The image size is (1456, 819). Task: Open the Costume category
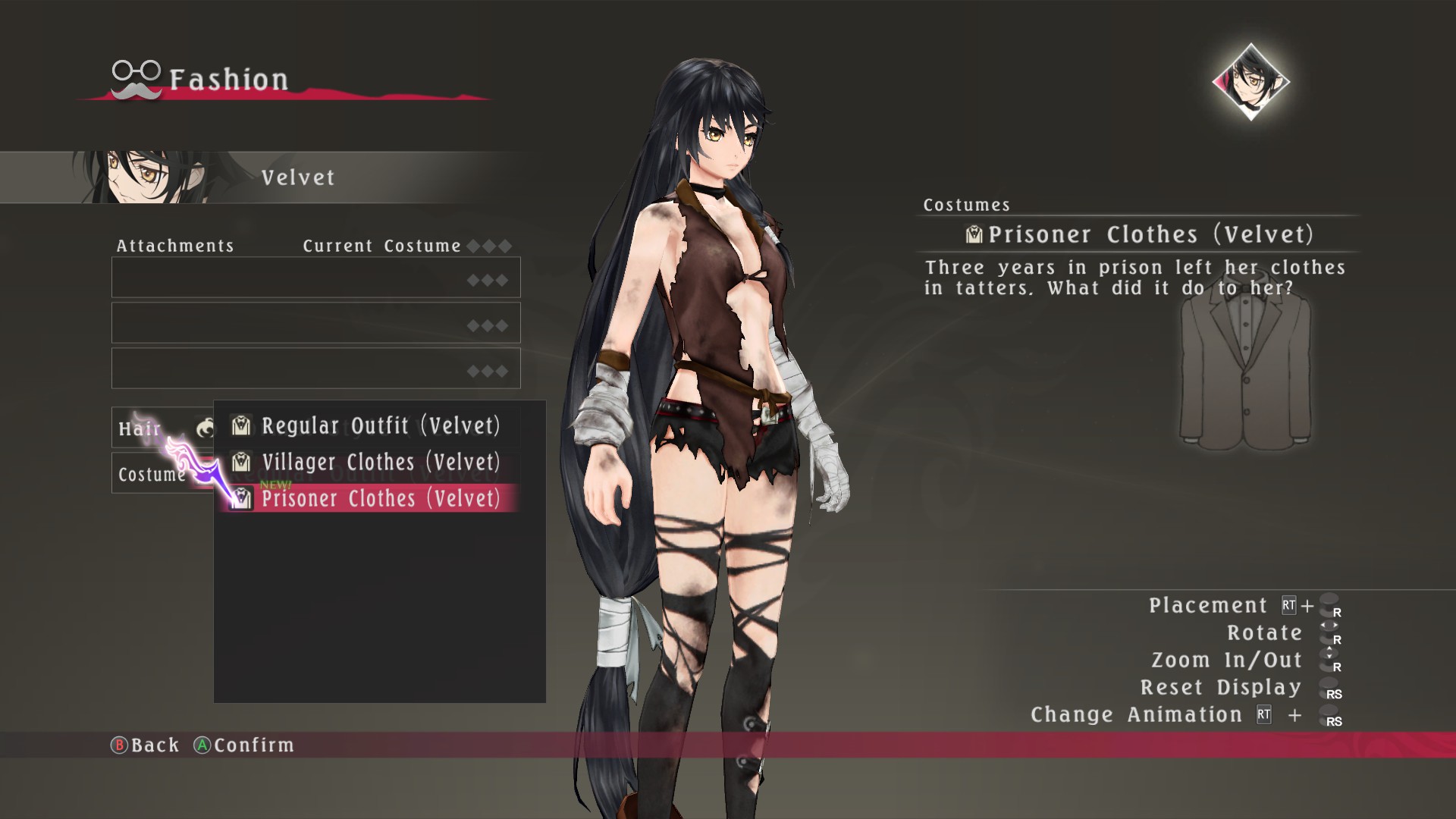tap(152, 475)
